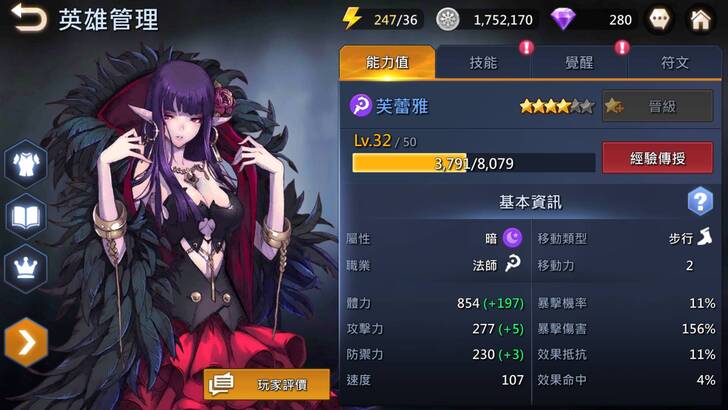Tap the 晉級 promotion button
The width and height of the screenshot is (728, 410).
pos(657,106)
